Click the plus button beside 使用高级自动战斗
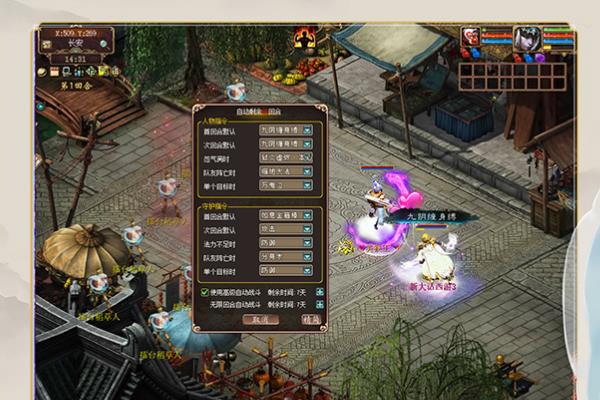The height and width of the screenshot is (400, 600). 320,292
